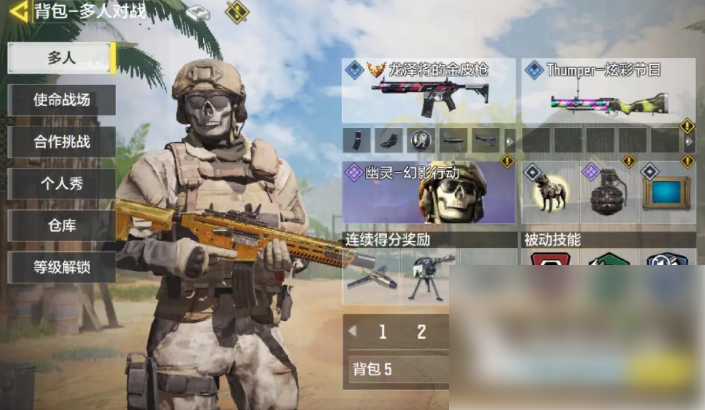Open the 仓库 storage tab
Image resolution: width=705 pixels, height=410 pixels.
point(62,226)
